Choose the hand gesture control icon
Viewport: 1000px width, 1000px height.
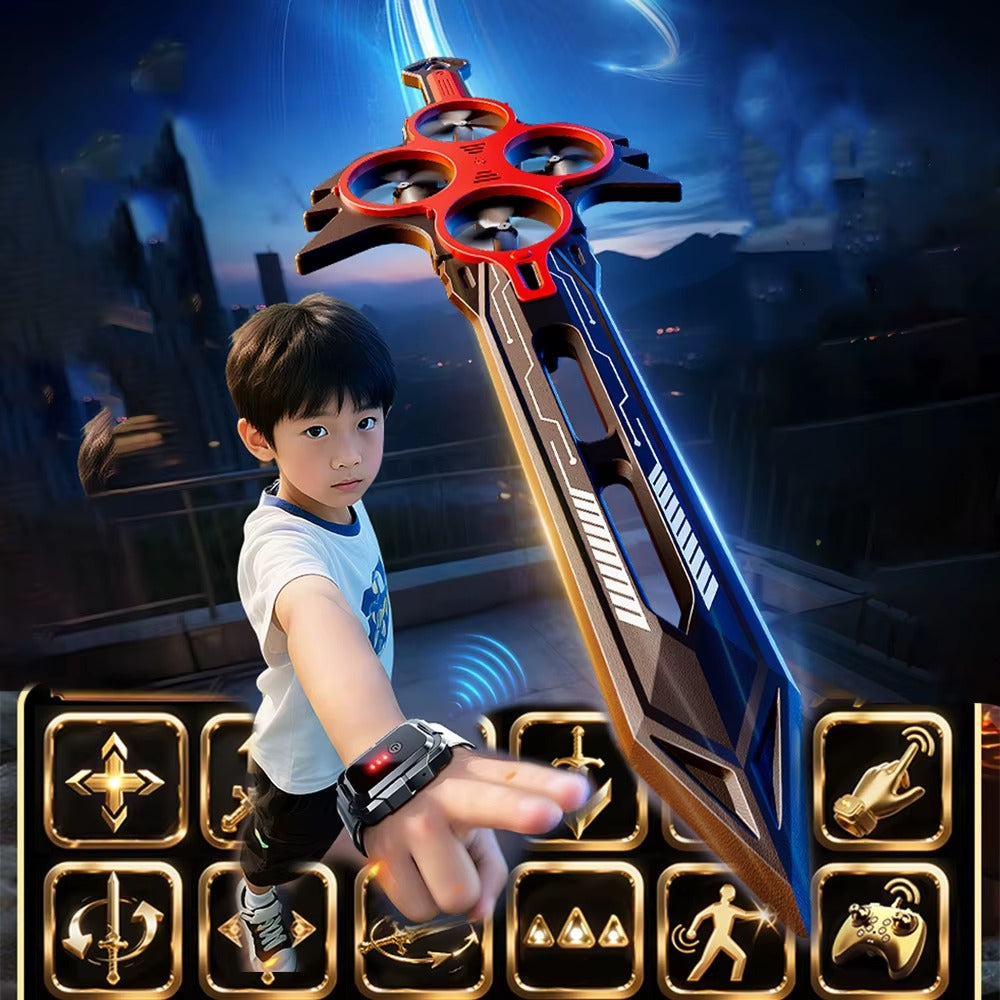(x=882, y=780)
